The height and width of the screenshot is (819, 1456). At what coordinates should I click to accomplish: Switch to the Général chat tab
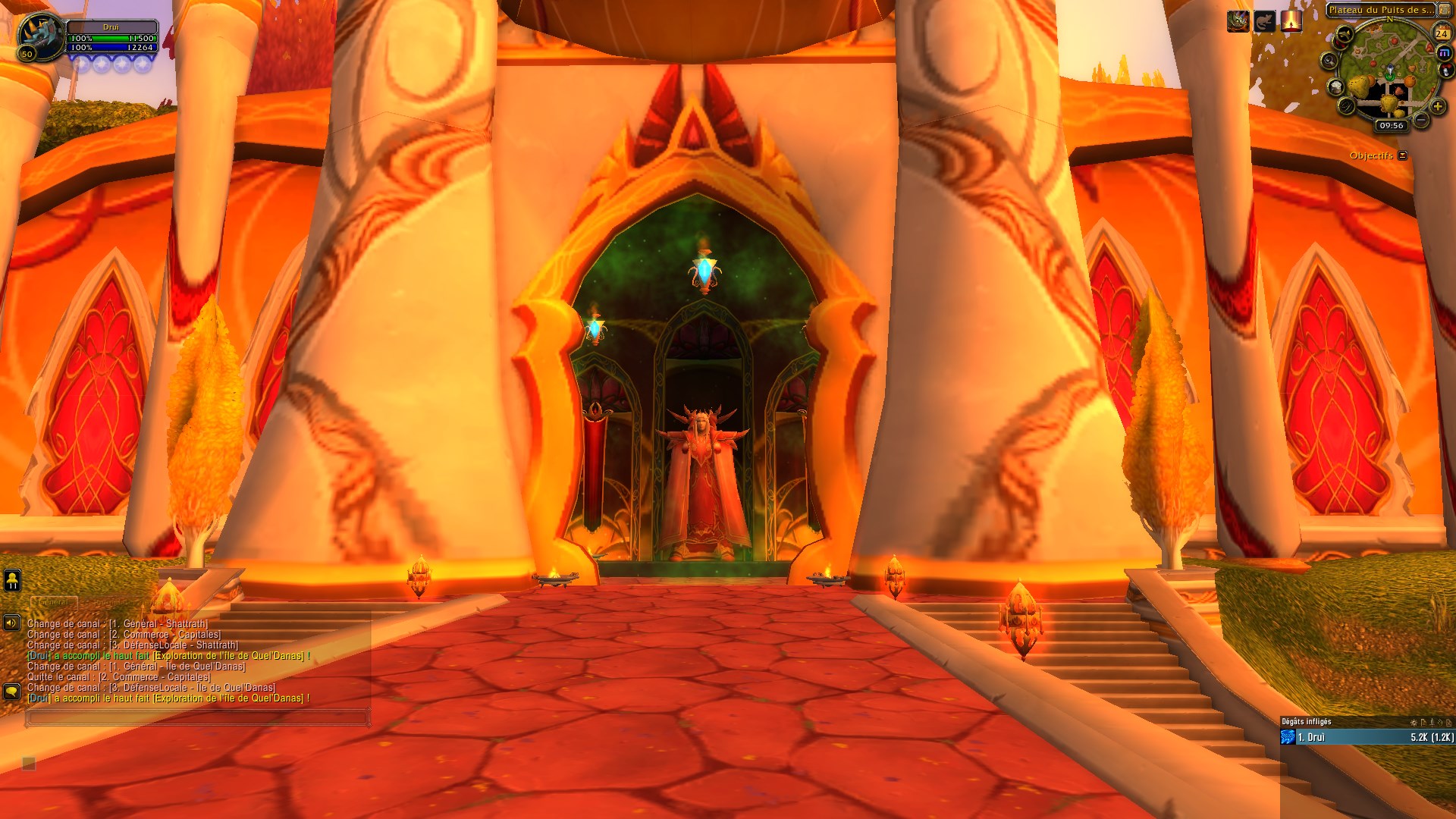click(x=53, y=602)
